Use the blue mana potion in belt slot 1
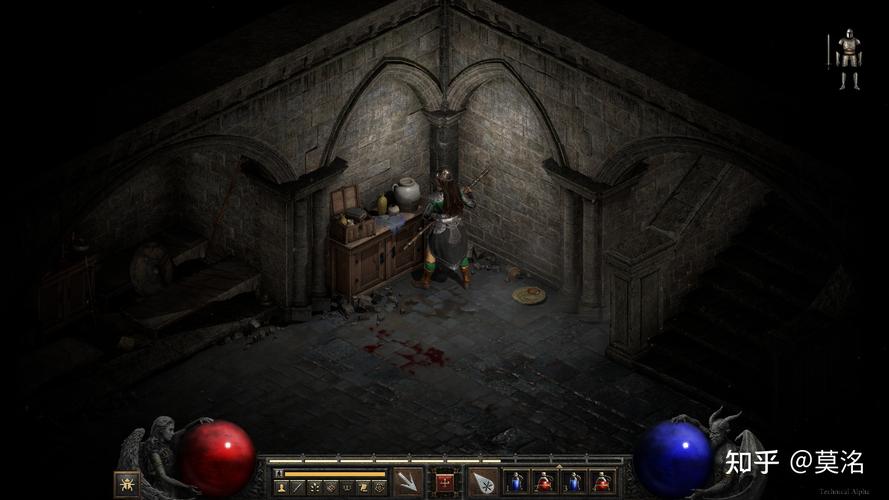Image resolution: width=889 pixels, height=500 pixels. click(x=517, y=482)
